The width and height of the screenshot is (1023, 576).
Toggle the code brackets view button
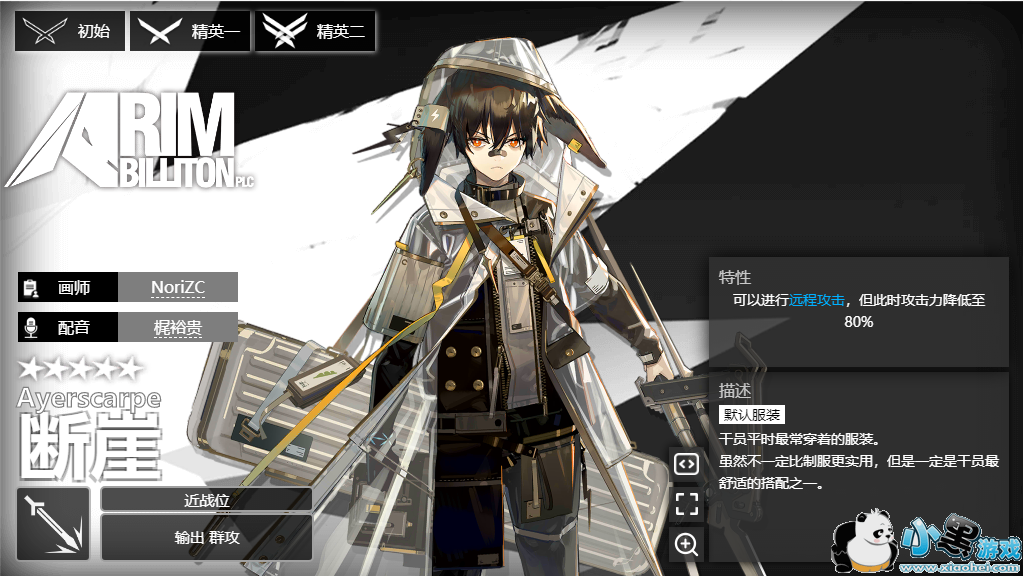(686, 463)
